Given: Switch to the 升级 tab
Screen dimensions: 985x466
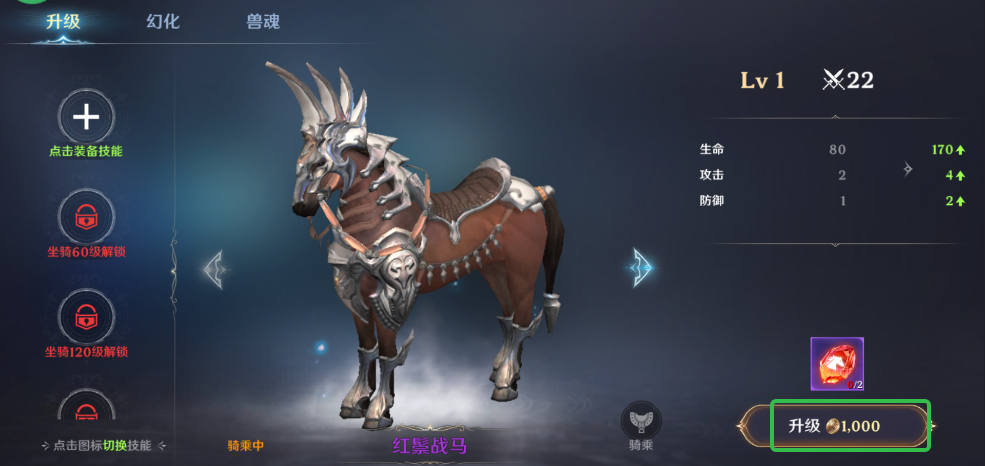Looking at the screenshot, I should (x=63, y=21).
